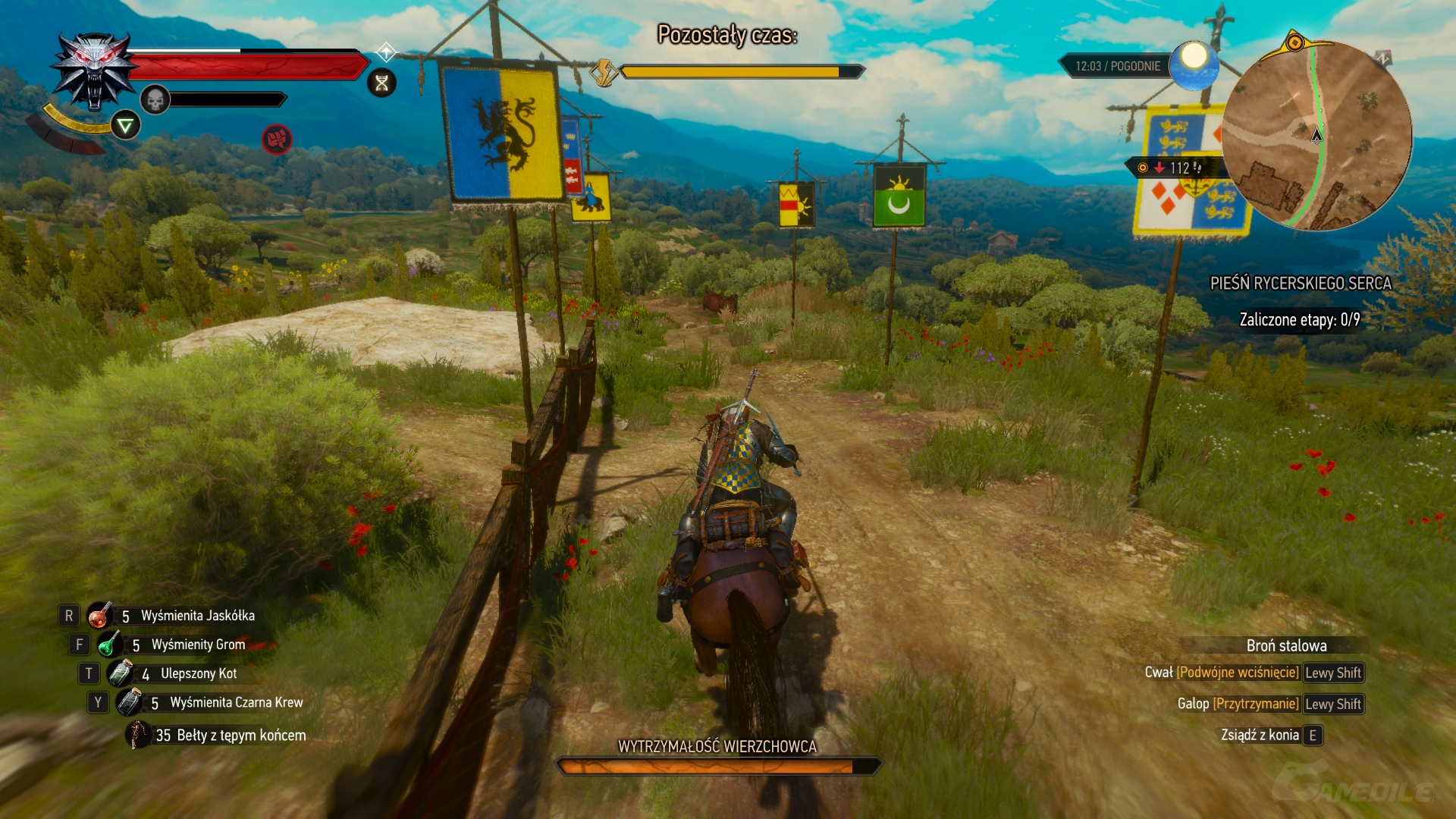Click the skull toxicity icon
This screenshot has height=819, width=1456.
pos(155,99)
